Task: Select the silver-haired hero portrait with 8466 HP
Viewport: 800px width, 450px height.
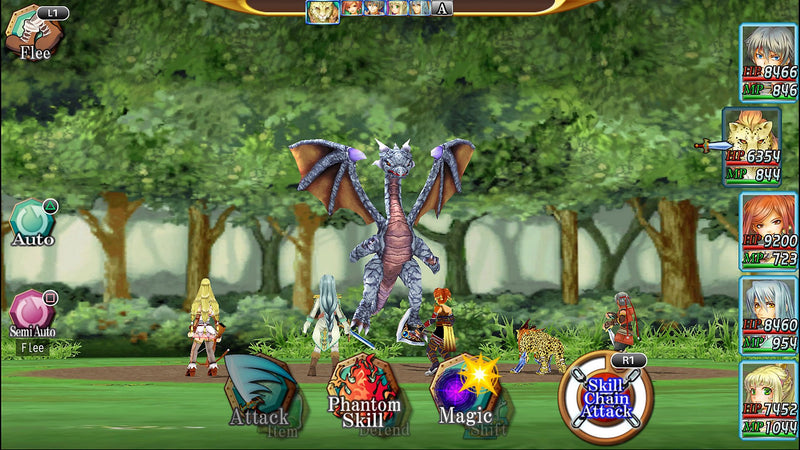Action: pyautogui.click(x=768, y=61)
